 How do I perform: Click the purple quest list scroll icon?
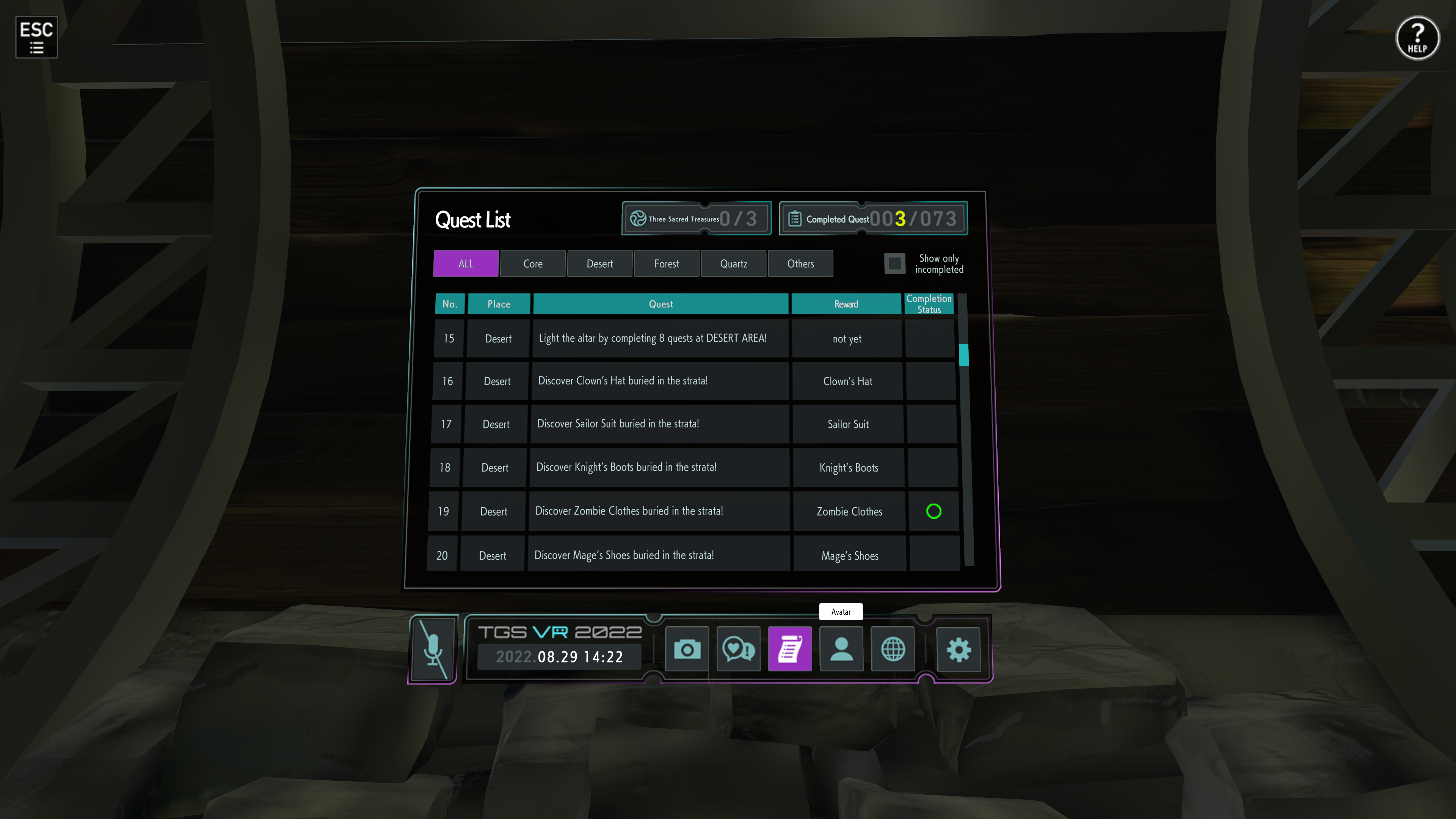point(789,649)
